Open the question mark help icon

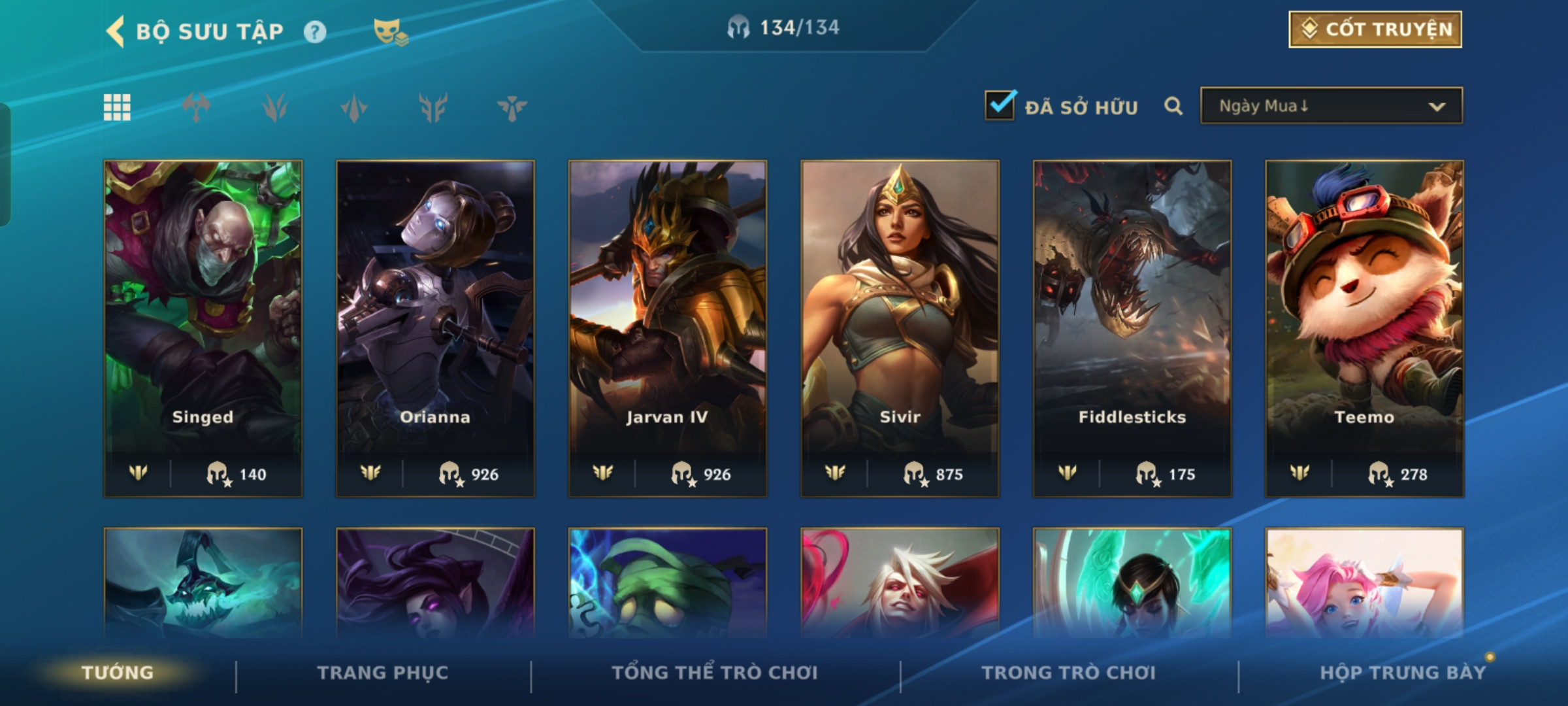point(315,32)
